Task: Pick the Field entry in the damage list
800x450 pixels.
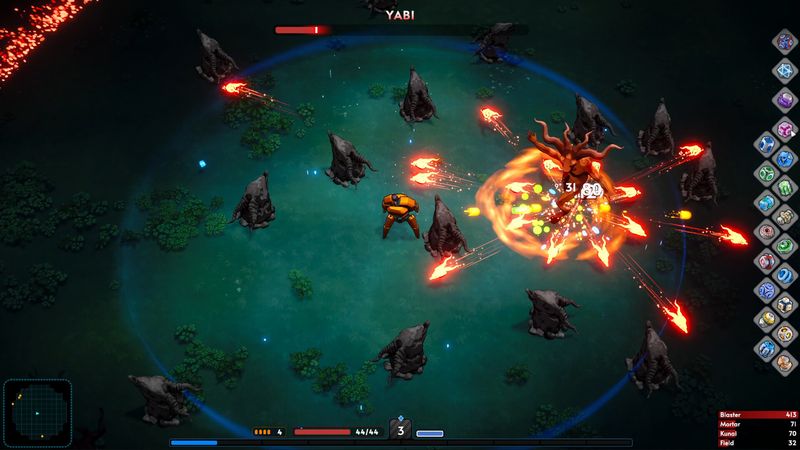Action: click(758, 443)
